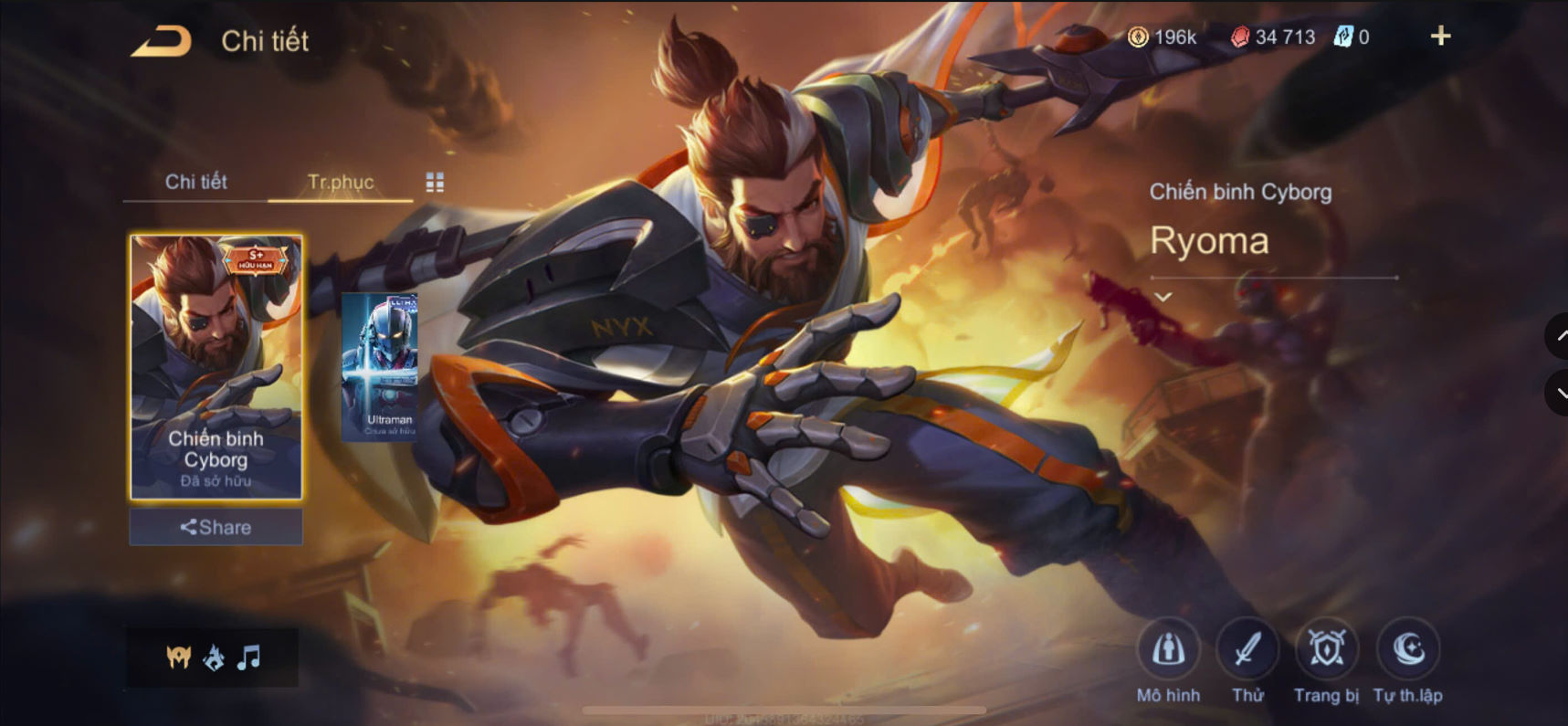The width and height of the screenshot is (1568, 726).
Task: Select the Tự th.lập crescent moon icon
Action: pos(1407,648)
